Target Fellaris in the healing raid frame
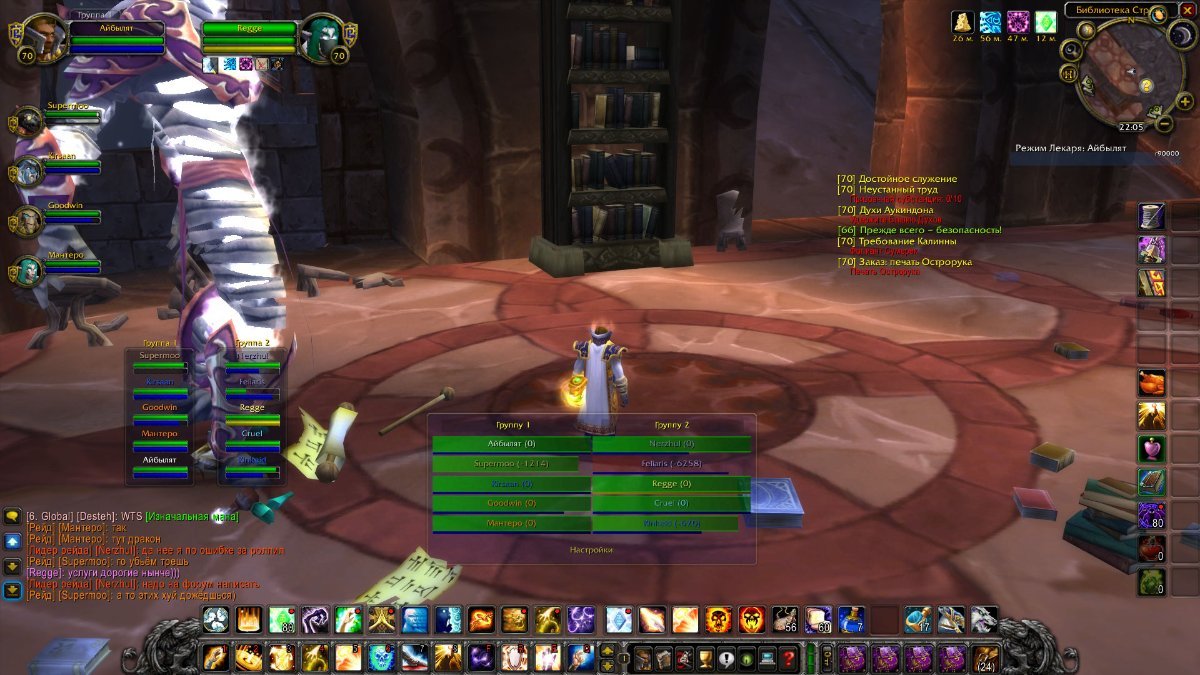 [x=671, y=463]
